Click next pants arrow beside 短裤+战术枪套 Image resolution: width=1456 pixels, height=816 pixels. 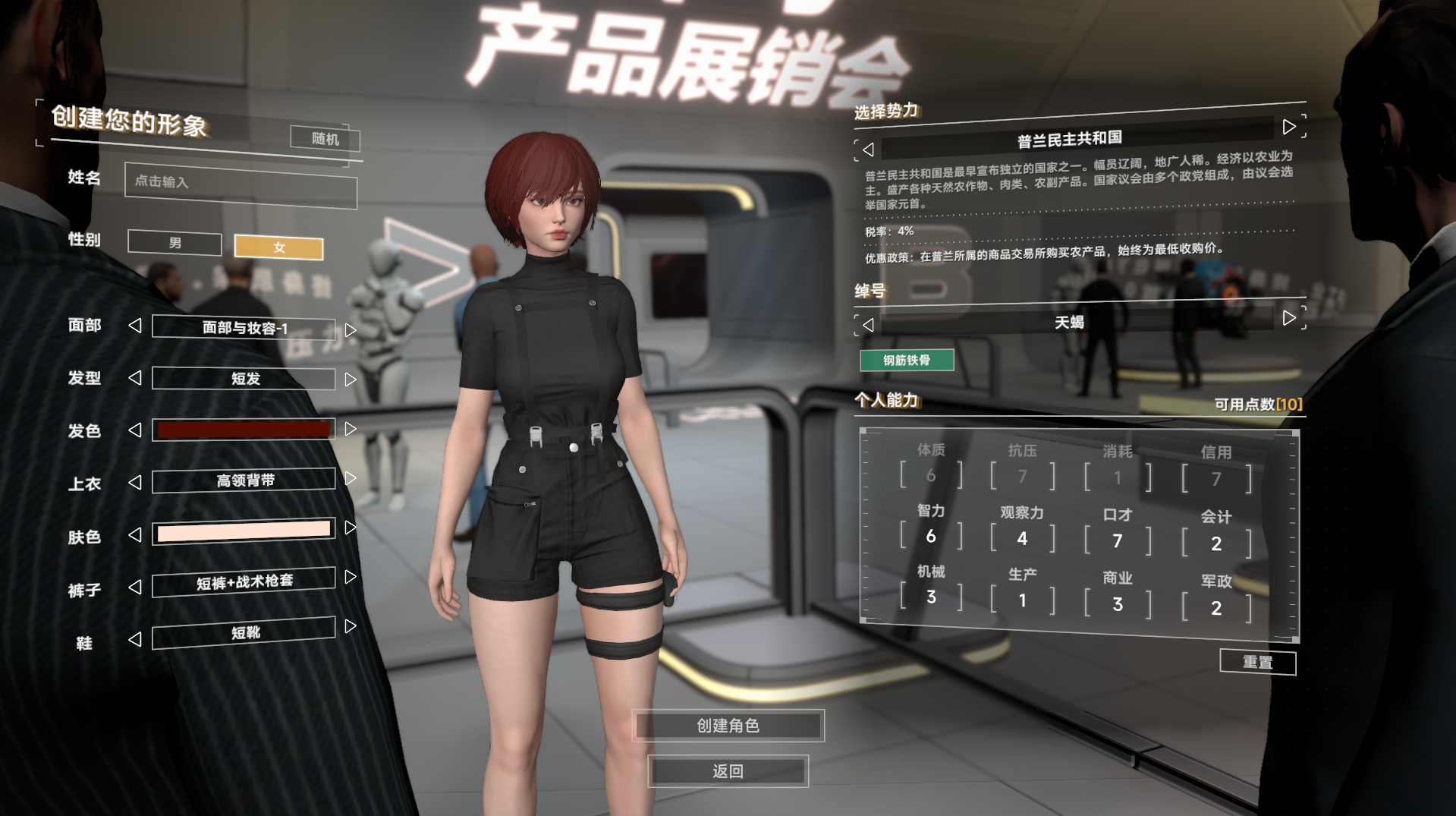pos(350,577)
